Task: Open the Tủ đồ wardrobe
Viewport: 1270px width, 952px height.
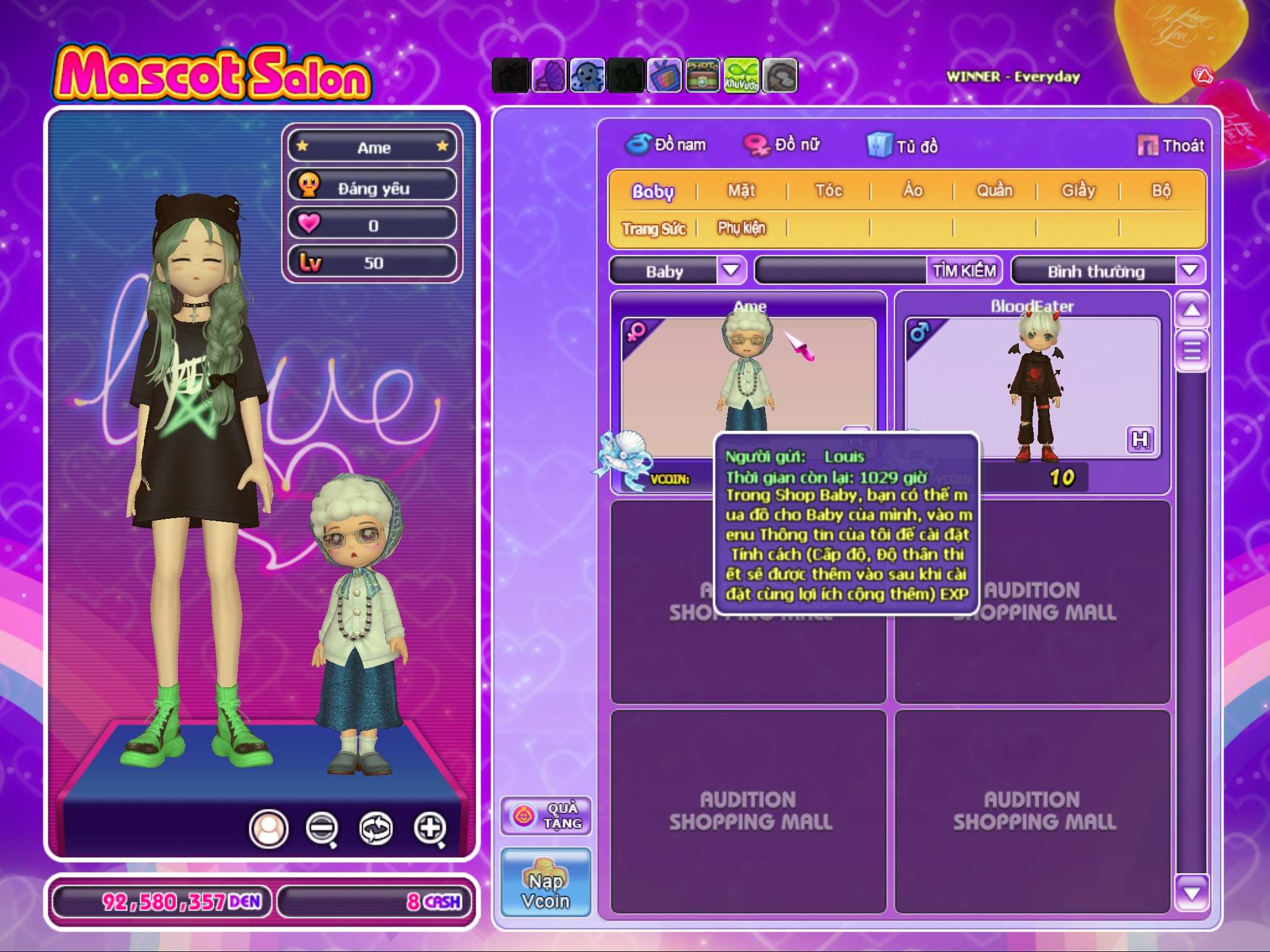Action: [903, 146]
